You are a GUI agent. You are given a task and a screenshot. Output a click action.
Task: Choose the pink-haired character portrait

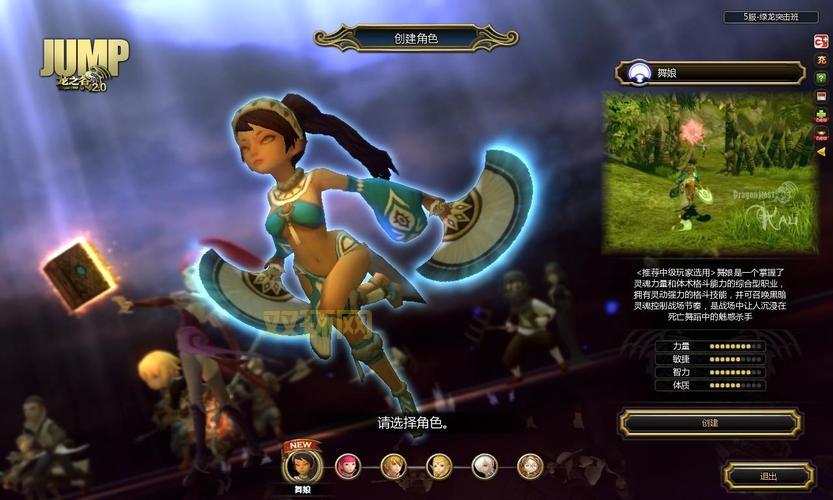[x=348, y=466]
